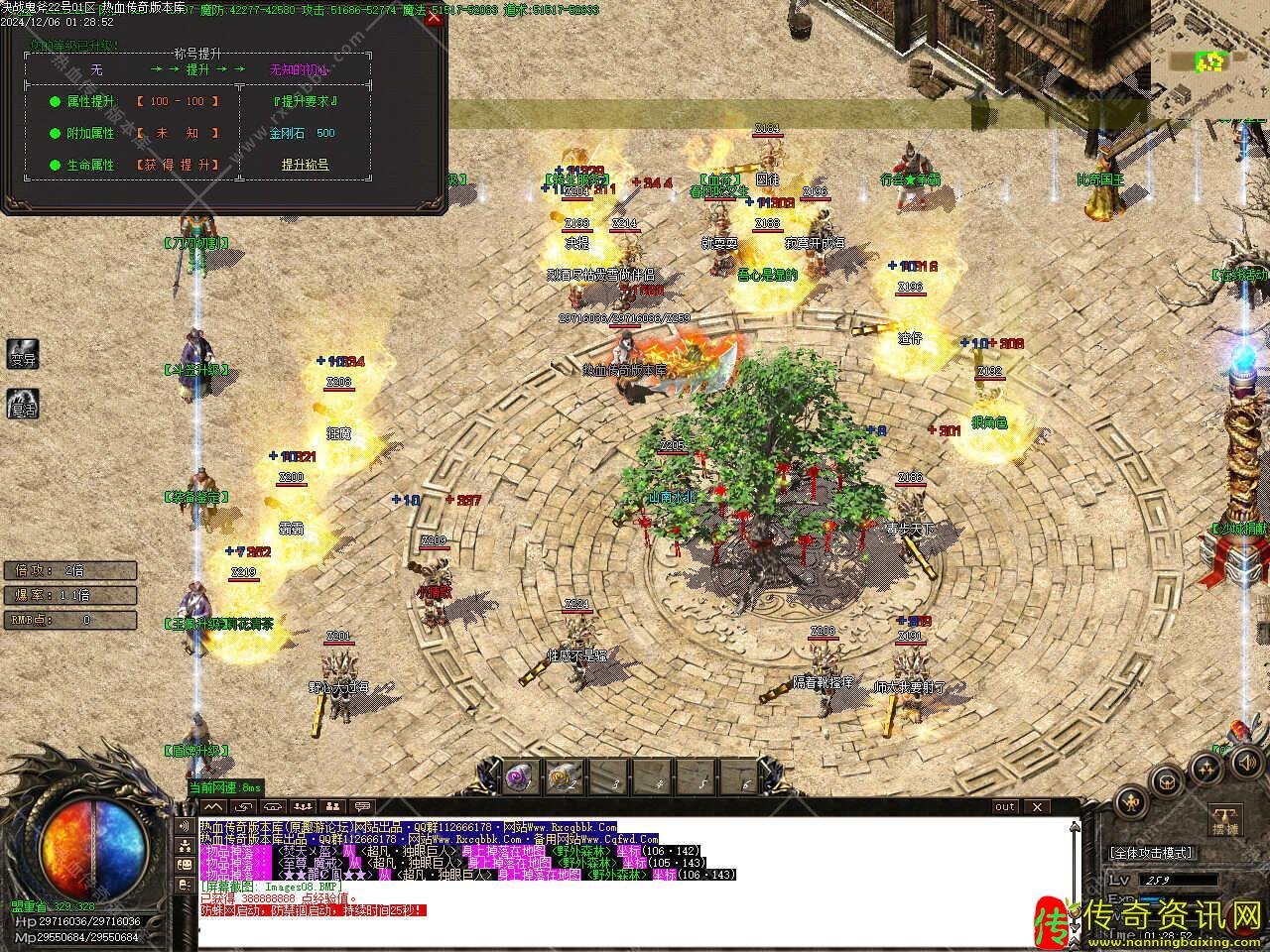
Task: Close the title upgrade panel
Action: [434, 17]
